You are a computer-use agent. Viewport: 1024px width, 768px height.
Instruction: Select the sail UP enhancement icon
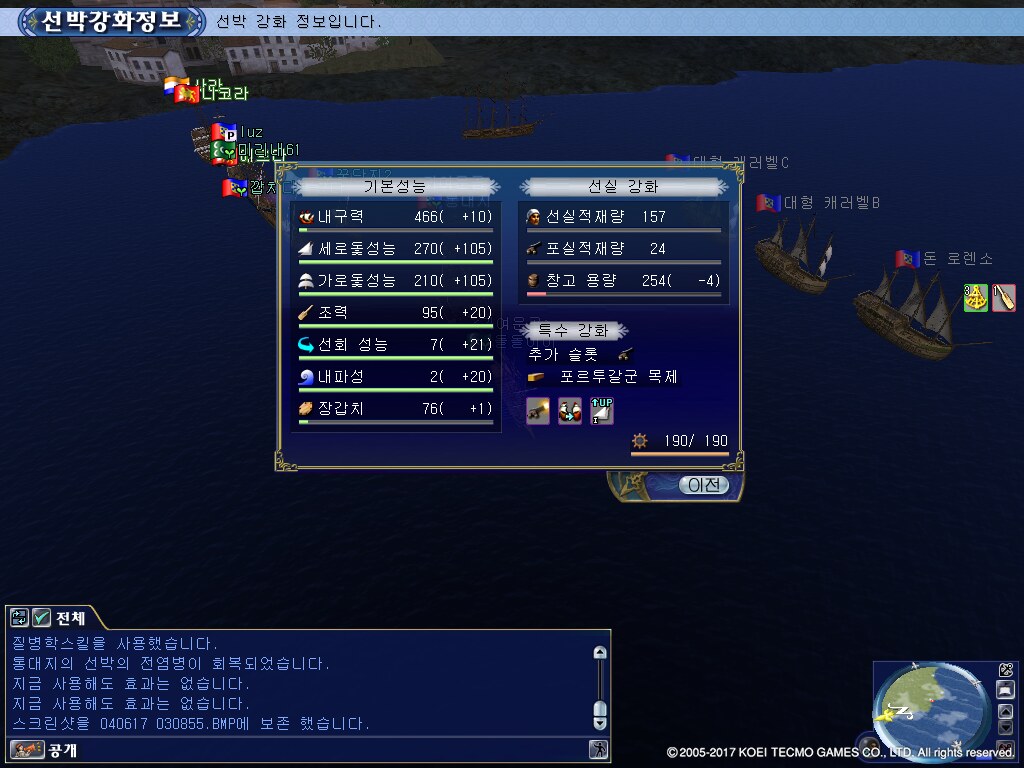click(x=601, y=410)
